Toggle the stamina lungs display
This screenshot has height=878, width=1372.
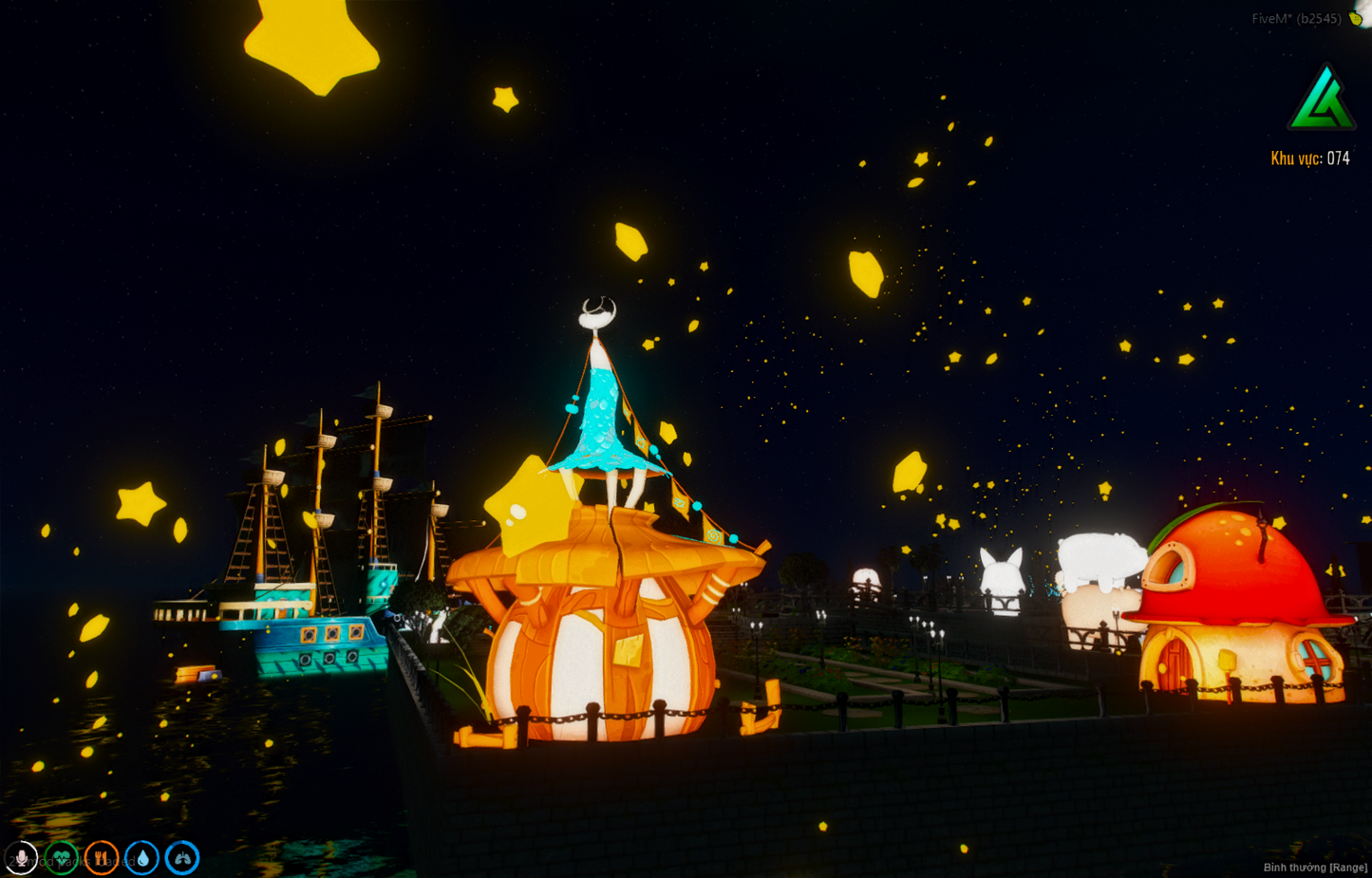(180, 857)
